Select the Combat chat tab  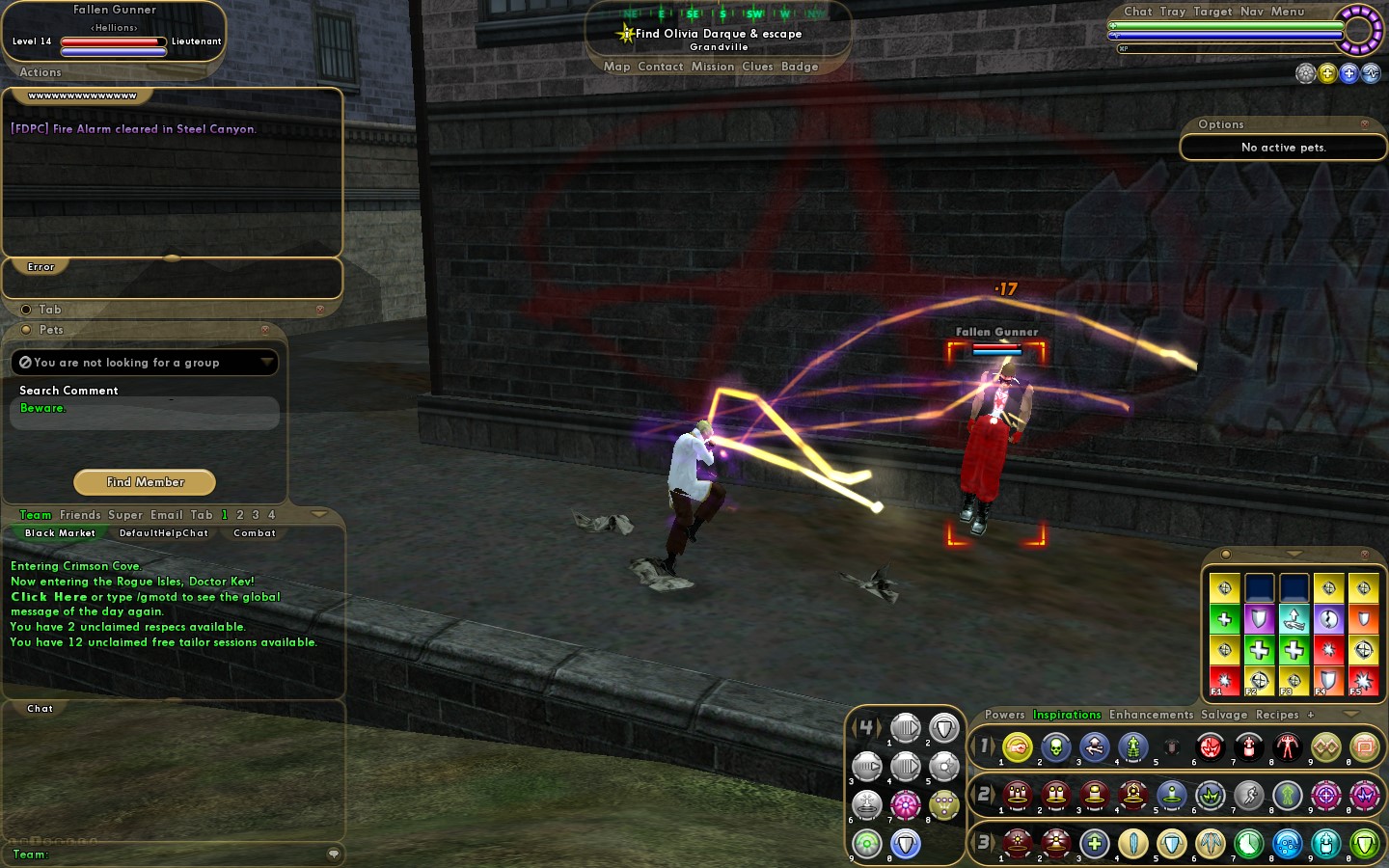coord(255,533)
